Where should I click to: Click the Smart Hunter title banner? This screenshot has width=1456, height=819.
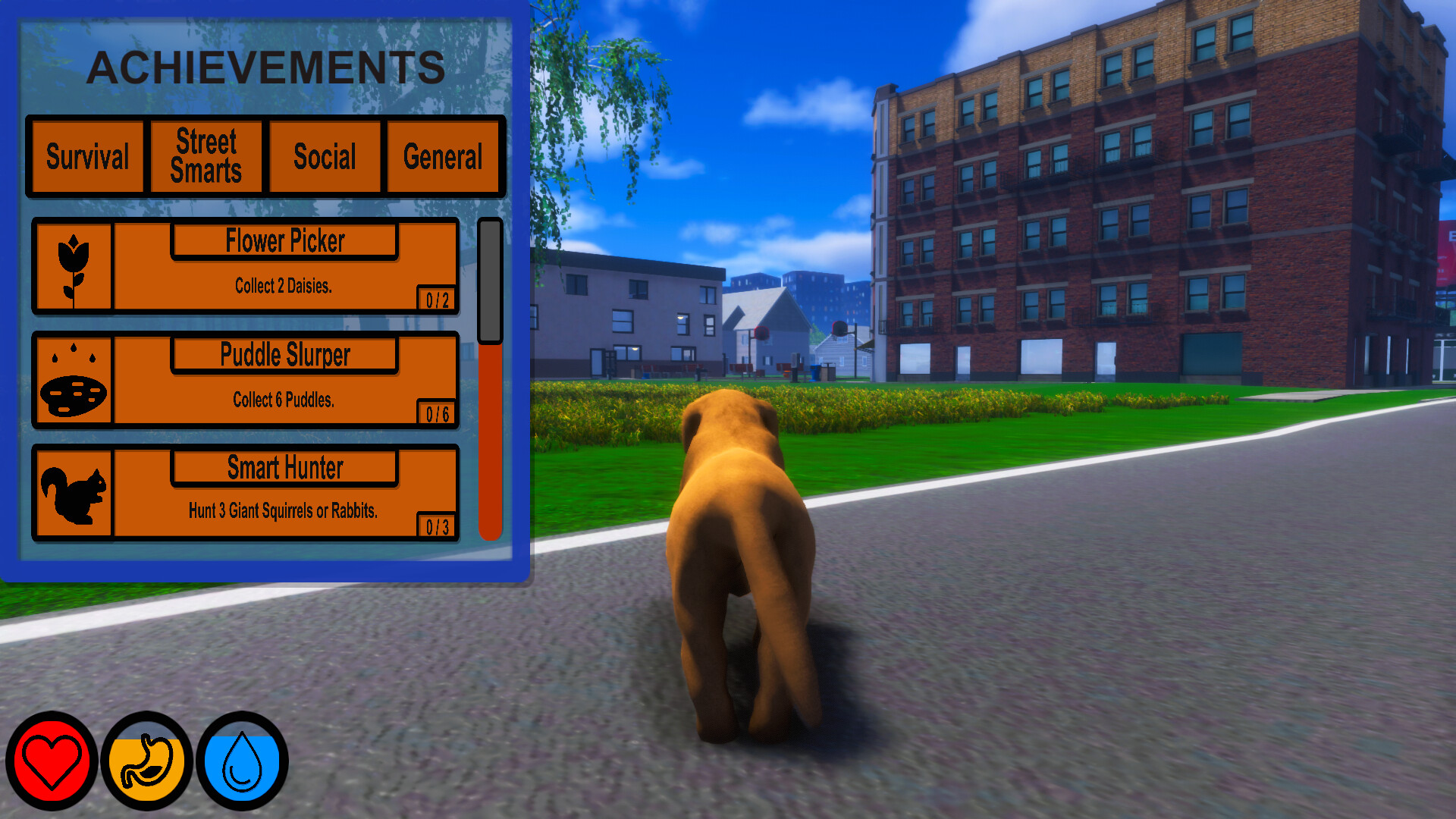point(284,469)
